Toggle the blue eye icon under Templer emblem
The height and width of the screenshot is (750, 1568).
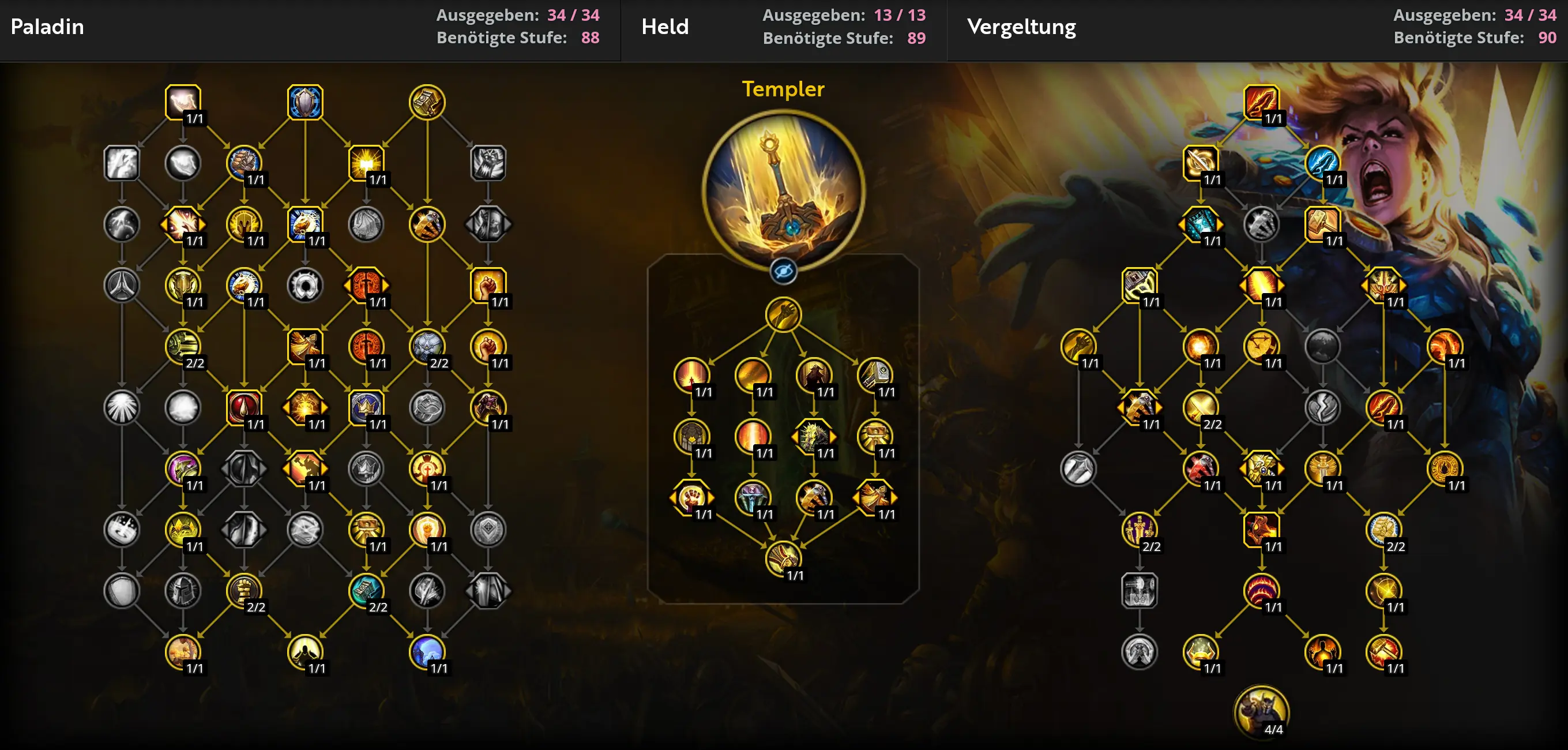click(783, 272)
